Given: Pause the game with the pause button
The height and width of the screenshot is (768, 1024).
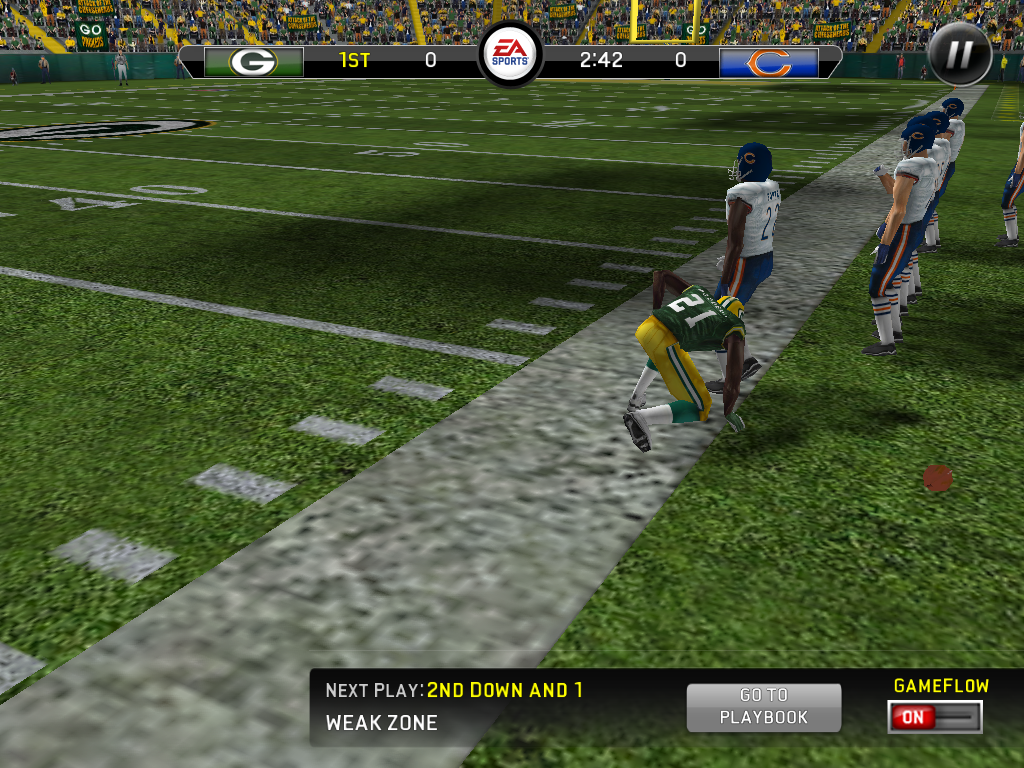Looking at the screenshot, I should click(959, 54).
